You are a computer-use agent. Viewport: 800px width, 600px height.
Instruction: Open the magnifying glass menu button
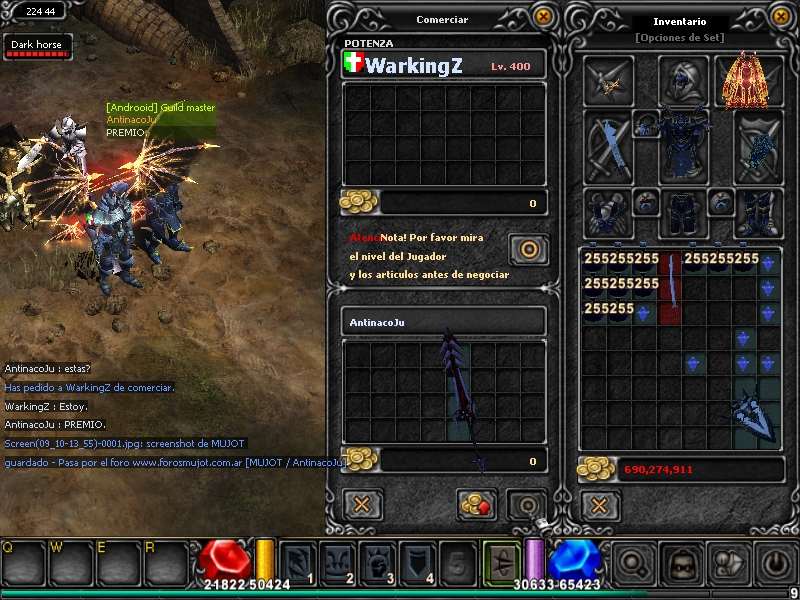632,563
